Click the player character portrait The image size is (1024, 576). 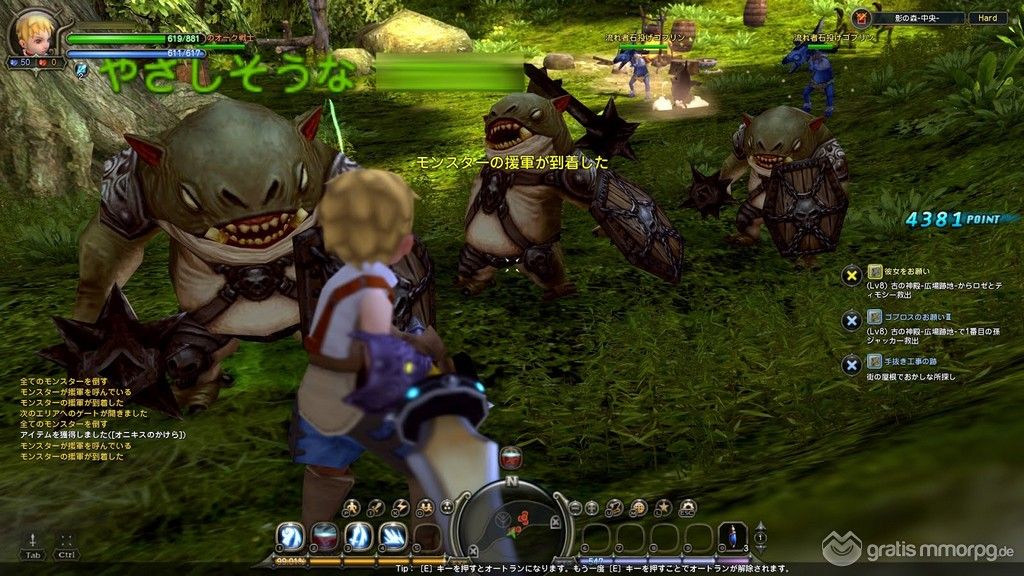click(x=32, y=31)
